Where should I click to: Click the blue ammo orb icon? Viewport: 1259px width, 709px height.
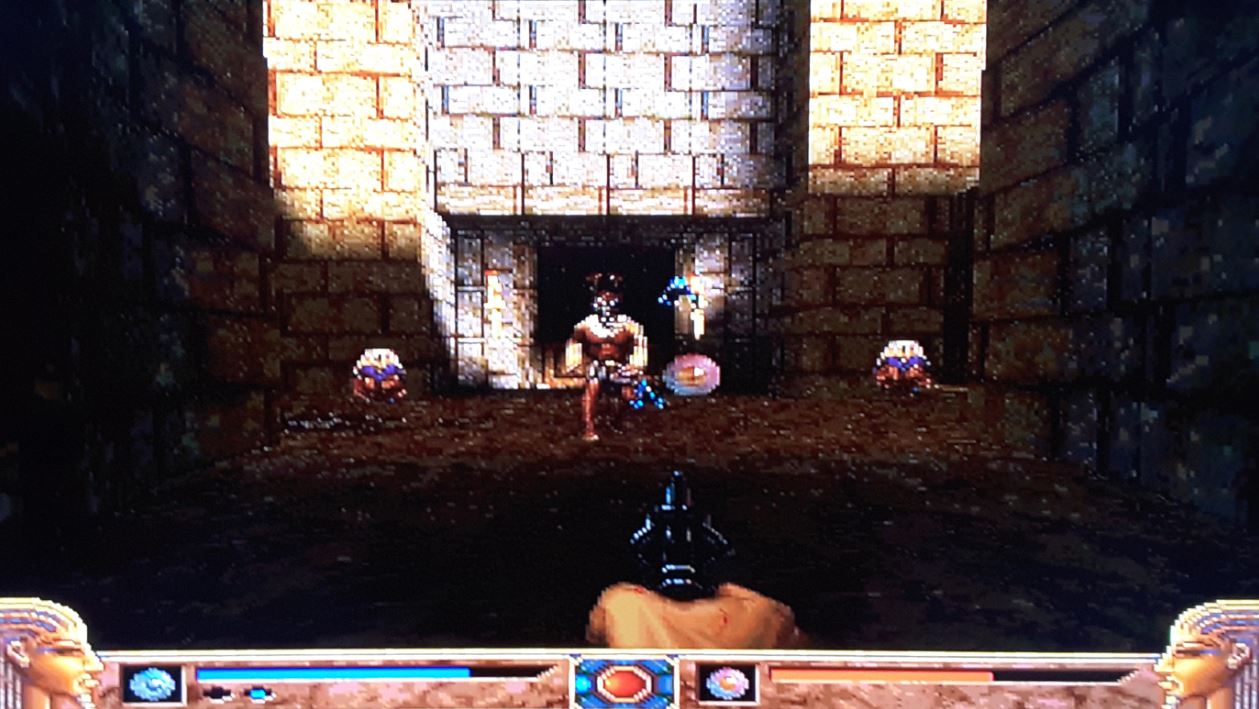(x=153, y=684)
